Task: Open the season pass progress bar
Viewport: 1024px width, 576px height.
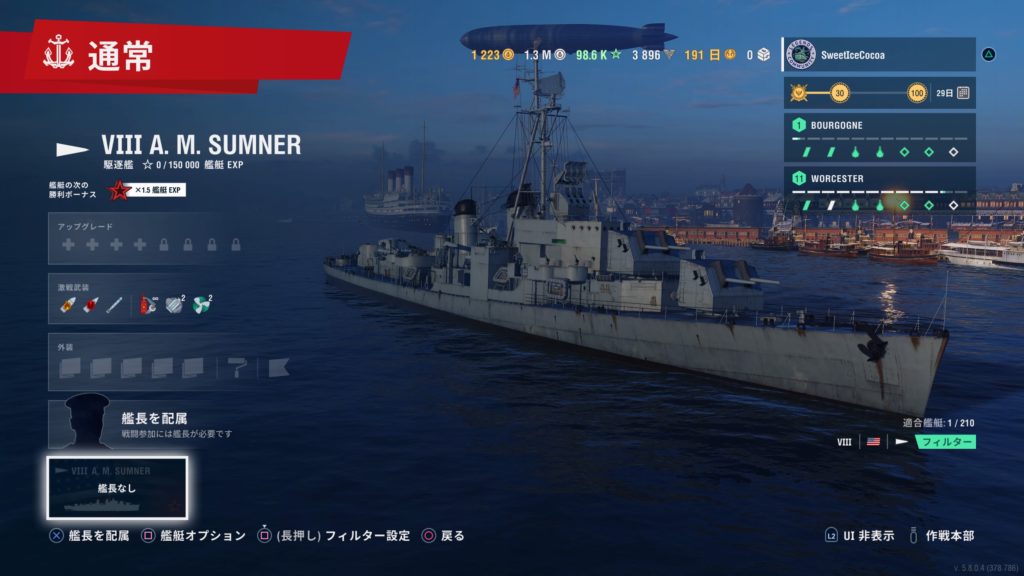Action: (878, 93)
